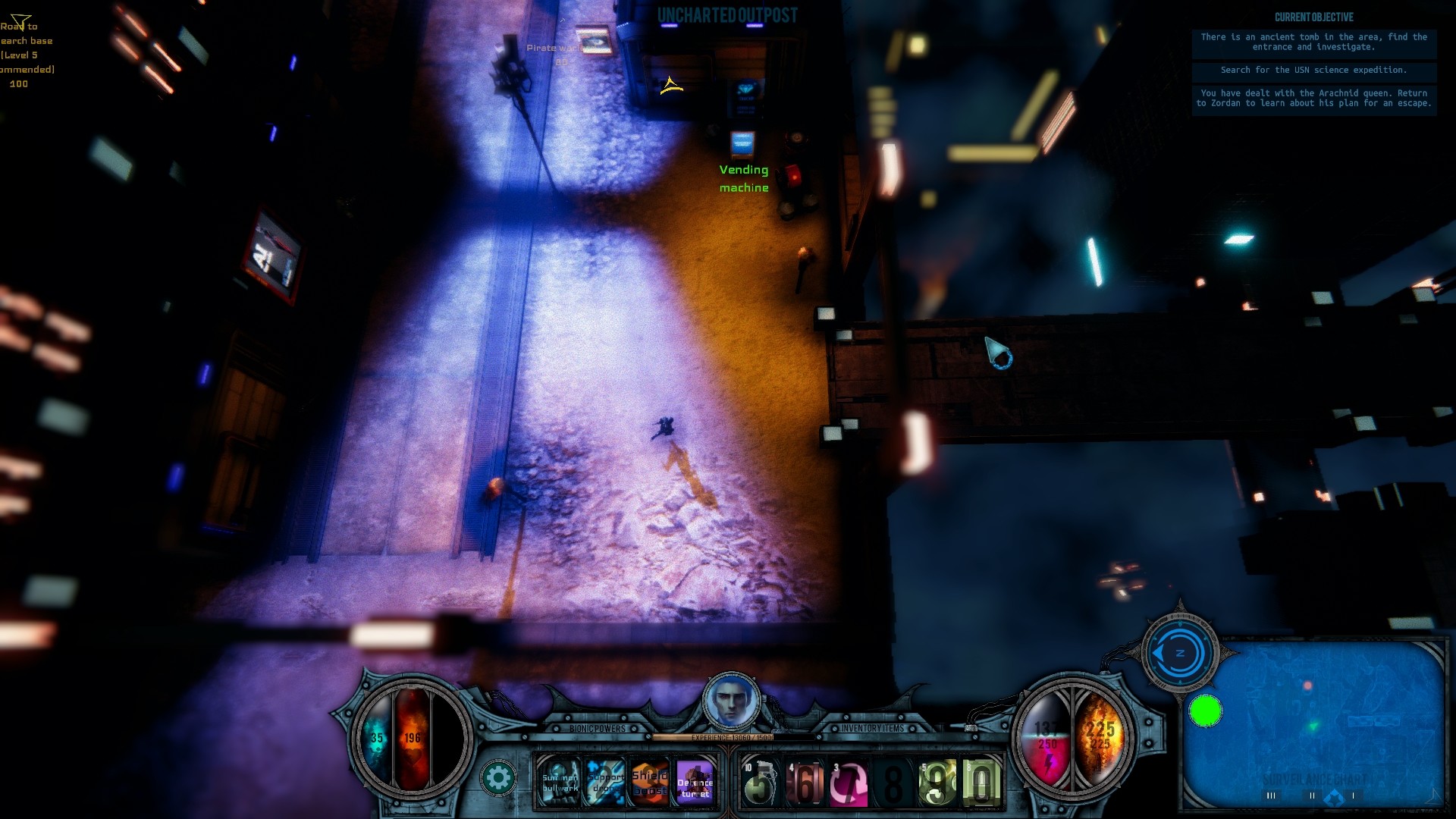This screenshot has height=819, width=1456.
Task: Set surveillance chart zoom level II
Action: 1313,795
